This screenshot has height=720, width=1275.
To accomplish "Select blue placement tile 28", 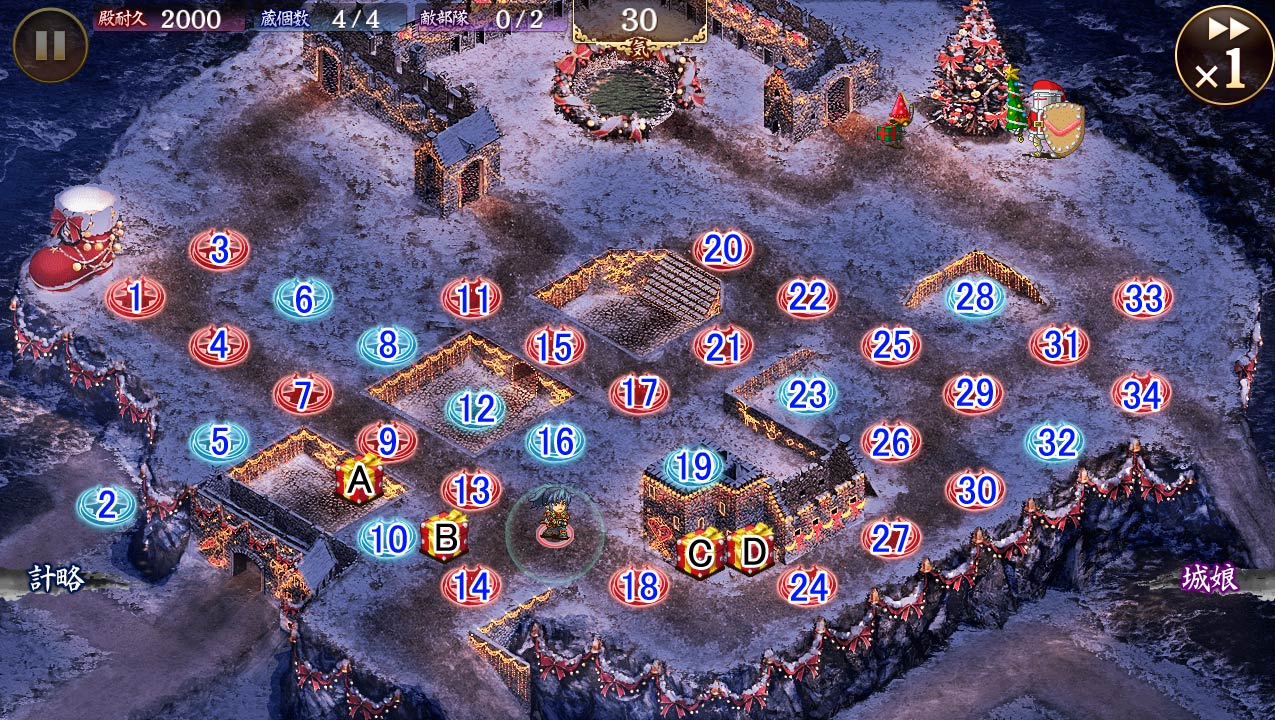I will pos(975,297).
